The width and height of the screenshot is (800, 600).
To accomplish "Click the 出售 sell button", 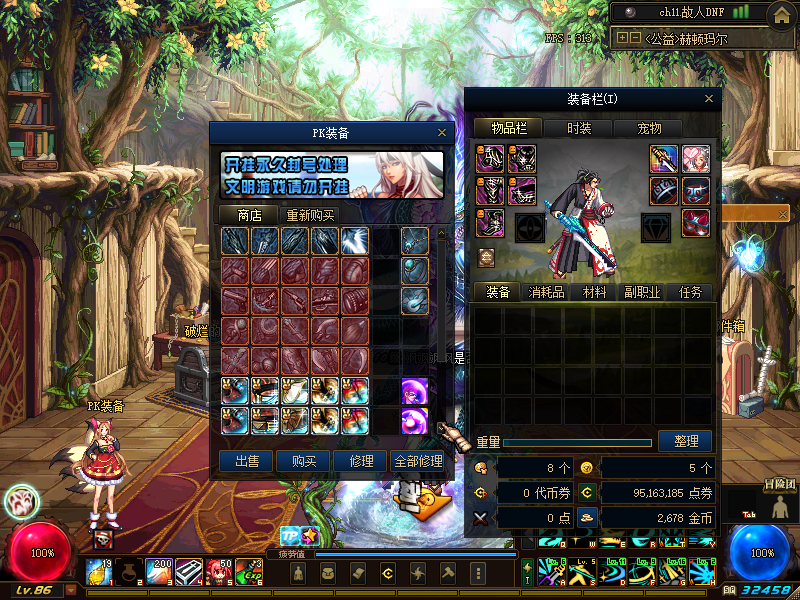I will [x=247, y=461].
